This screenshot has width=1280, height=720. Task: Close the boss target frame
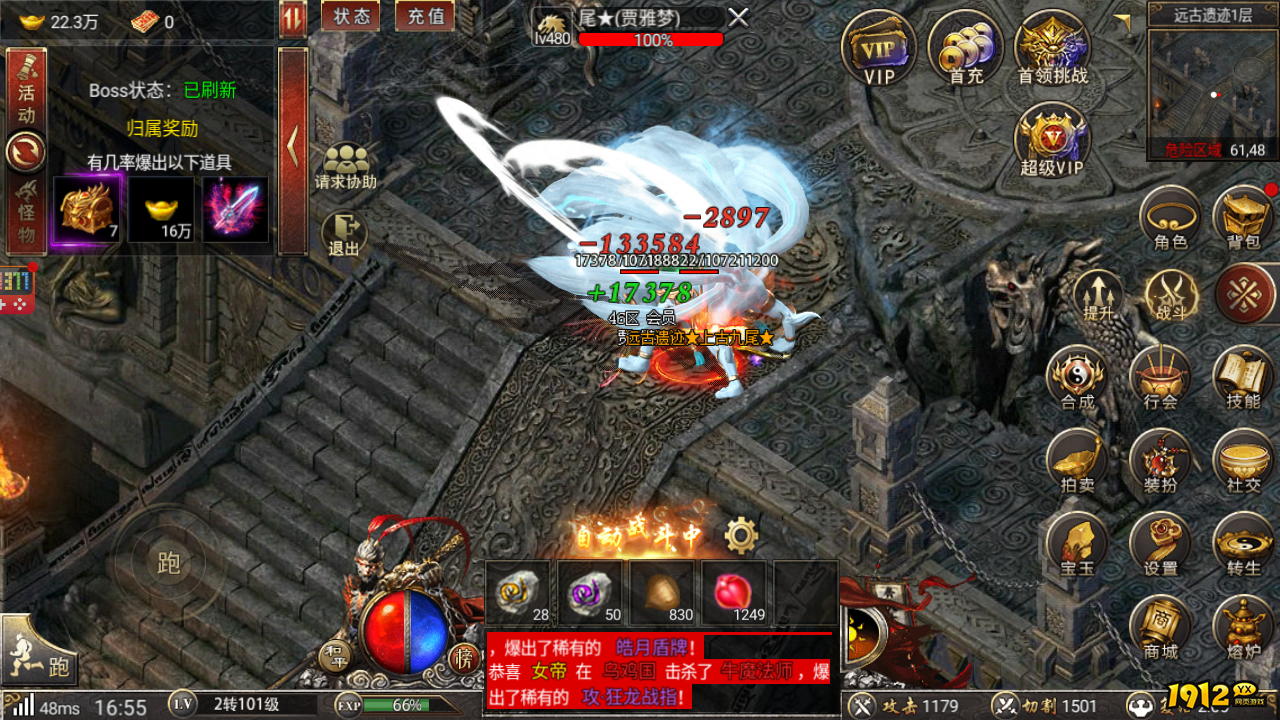tap(738, 17)
